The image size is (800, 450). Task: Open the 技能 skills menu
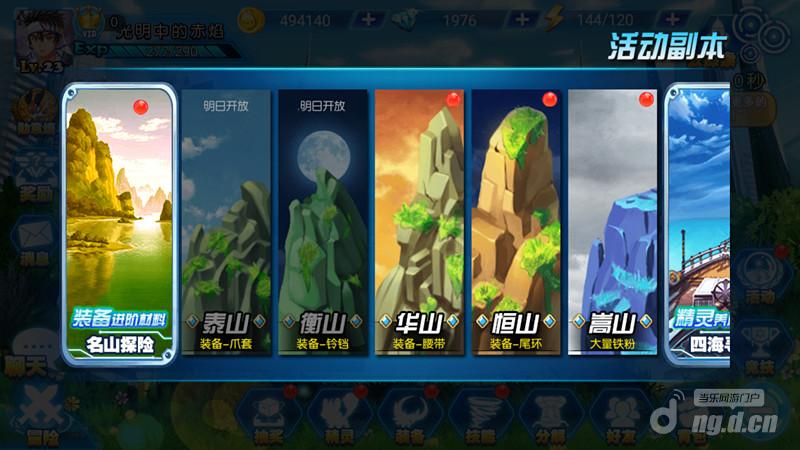pyautogui.click(x=480, y=415)
